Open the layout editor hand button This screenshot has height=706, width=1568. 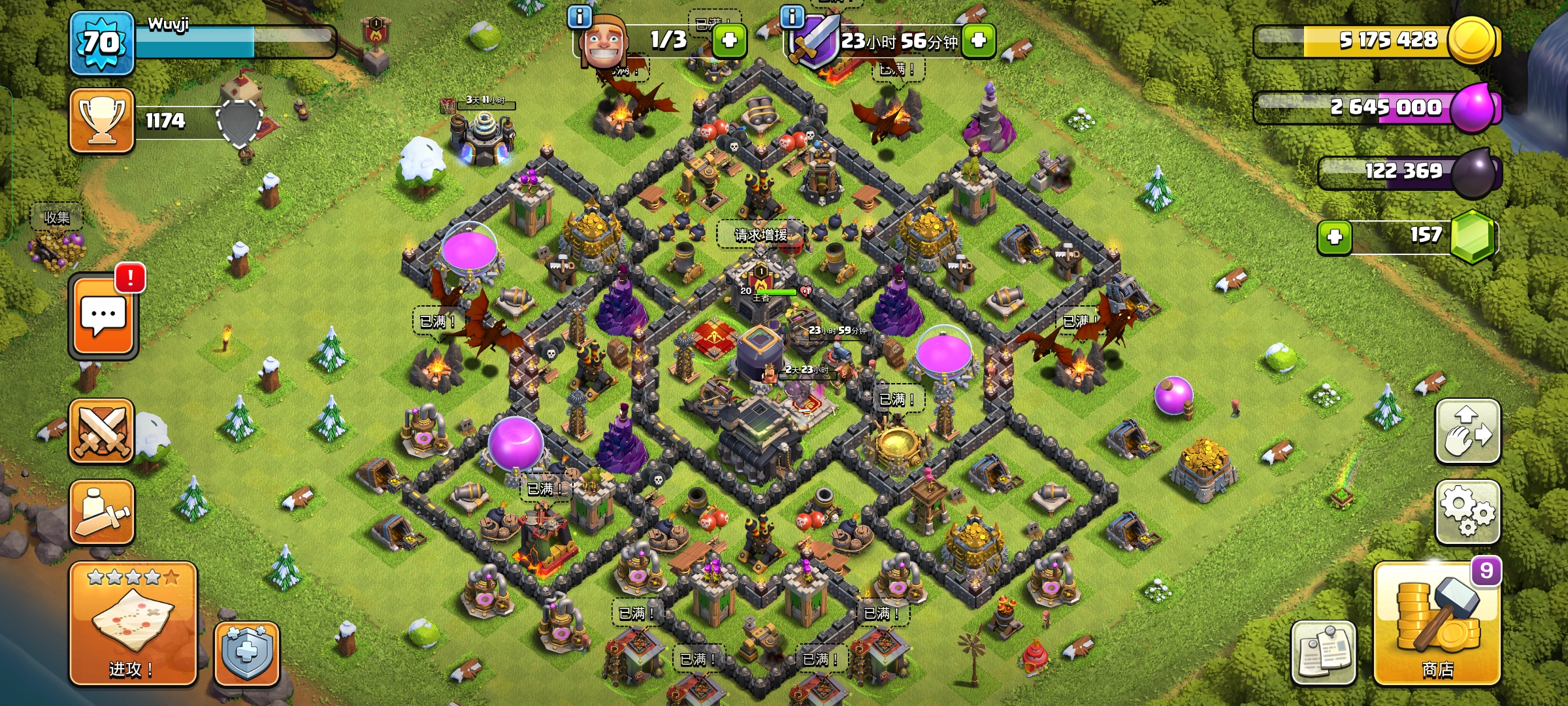[x=1467, y=431]
